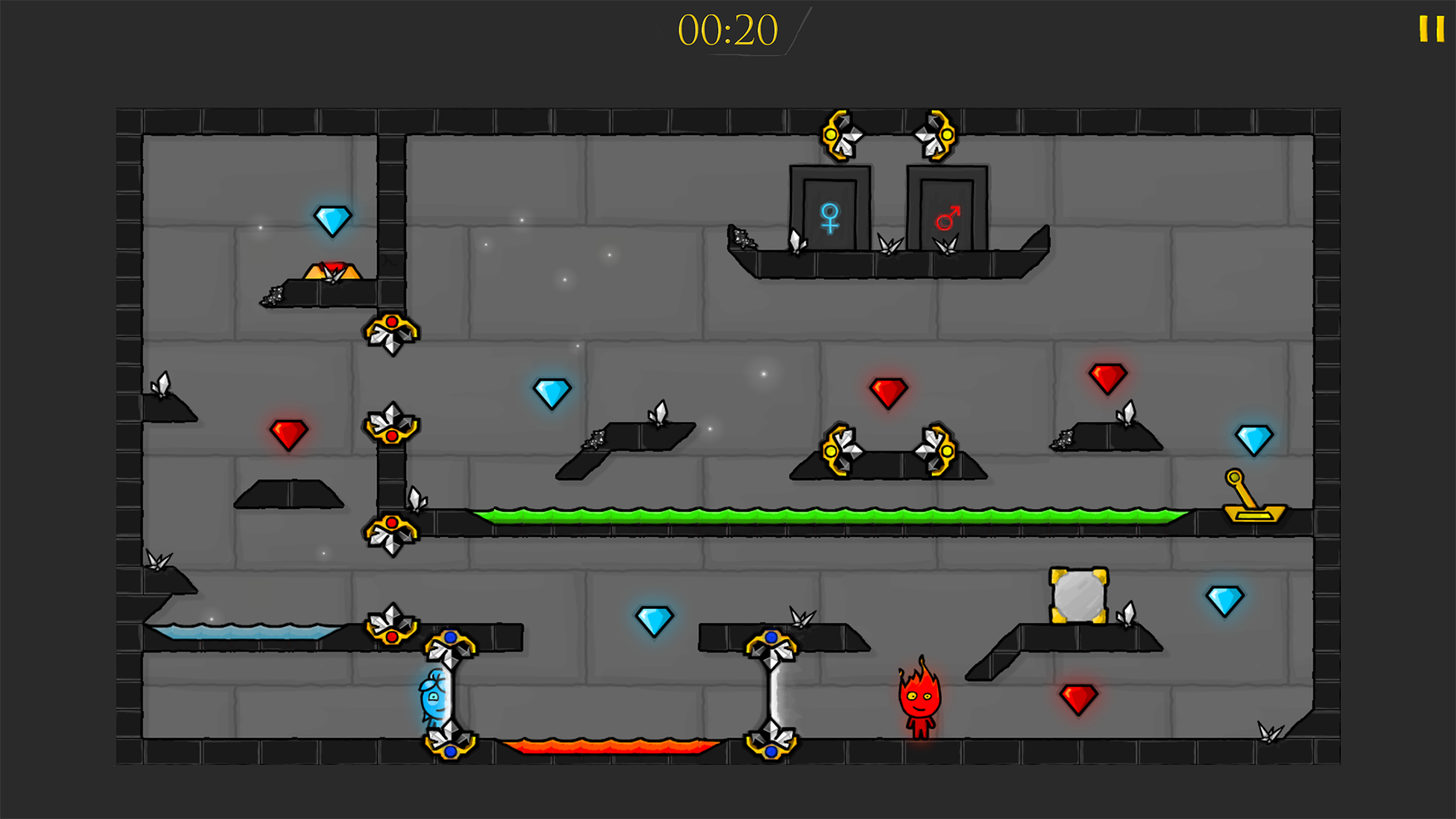Click the blue diamond above the orange crystal

[334, 218]
